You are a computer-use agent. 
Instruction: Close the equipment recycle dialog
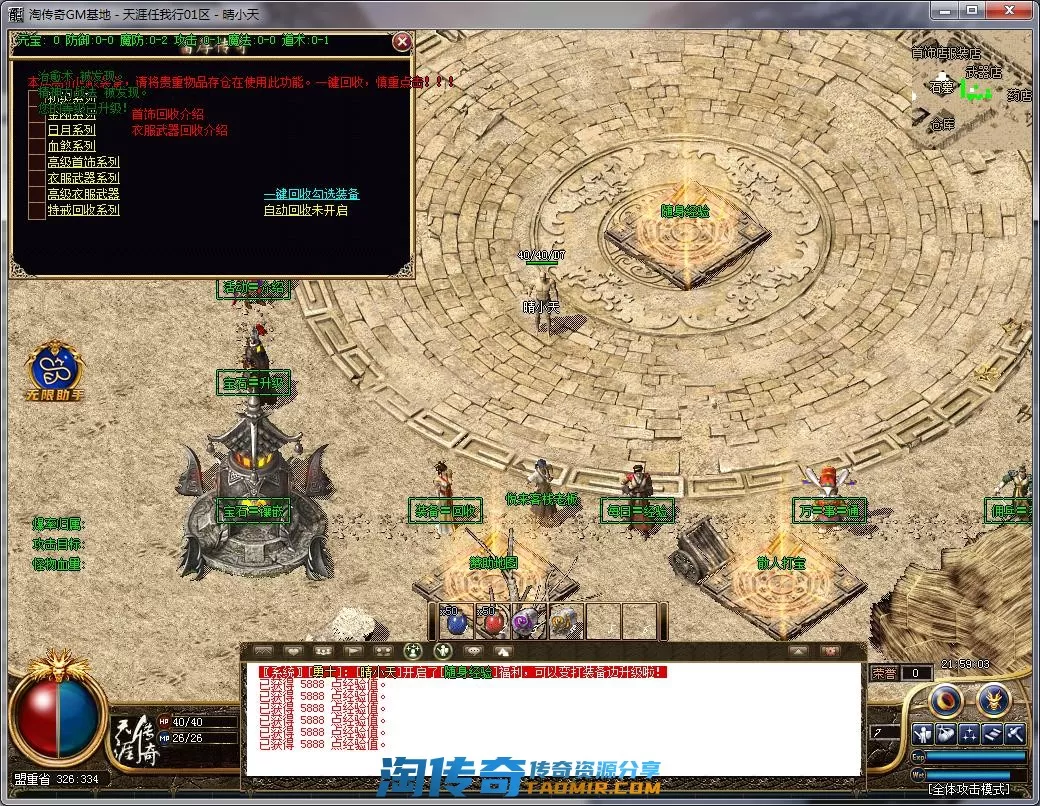(402, 41)
